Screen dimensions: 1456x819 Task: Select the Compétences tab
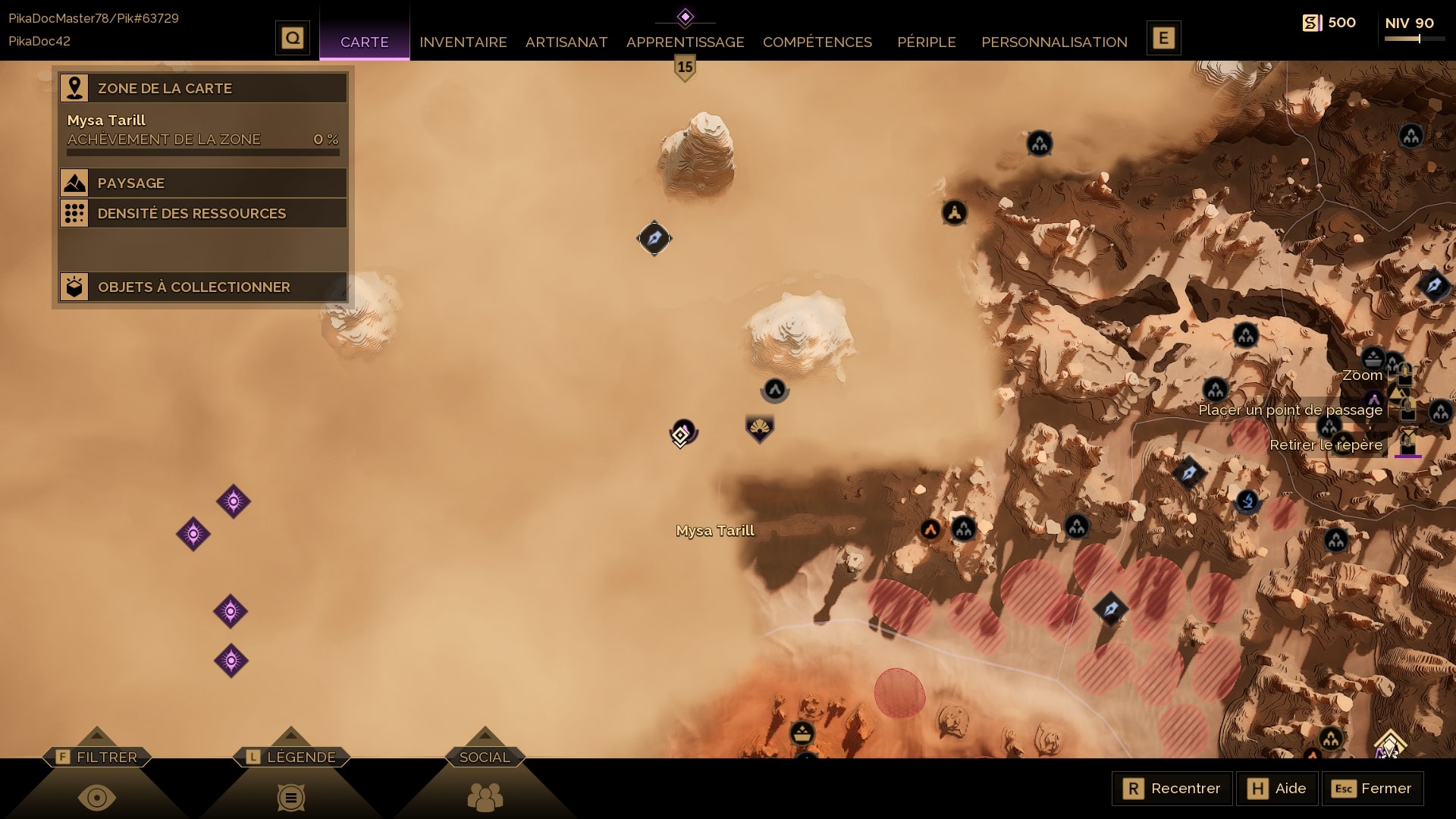tap(817, 42)
